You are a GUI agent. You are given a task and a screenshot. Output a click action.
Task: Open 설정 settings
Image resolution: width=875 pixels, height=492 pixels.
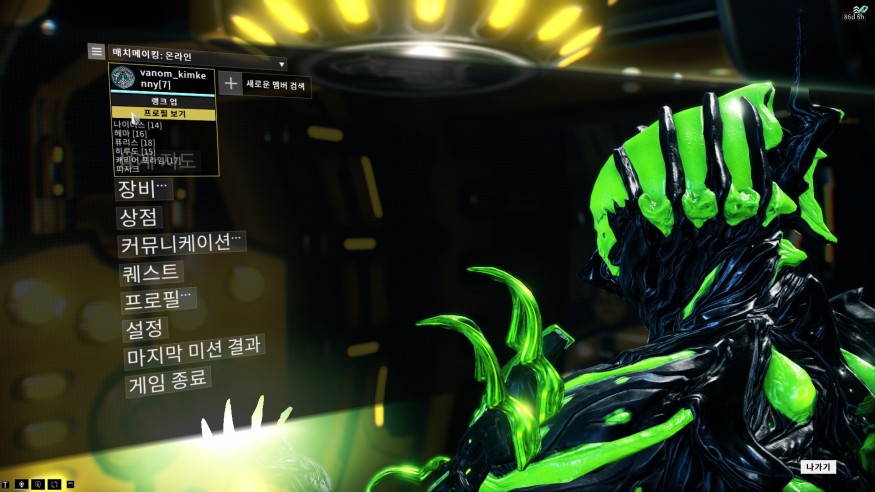click(x=143, y=328)
